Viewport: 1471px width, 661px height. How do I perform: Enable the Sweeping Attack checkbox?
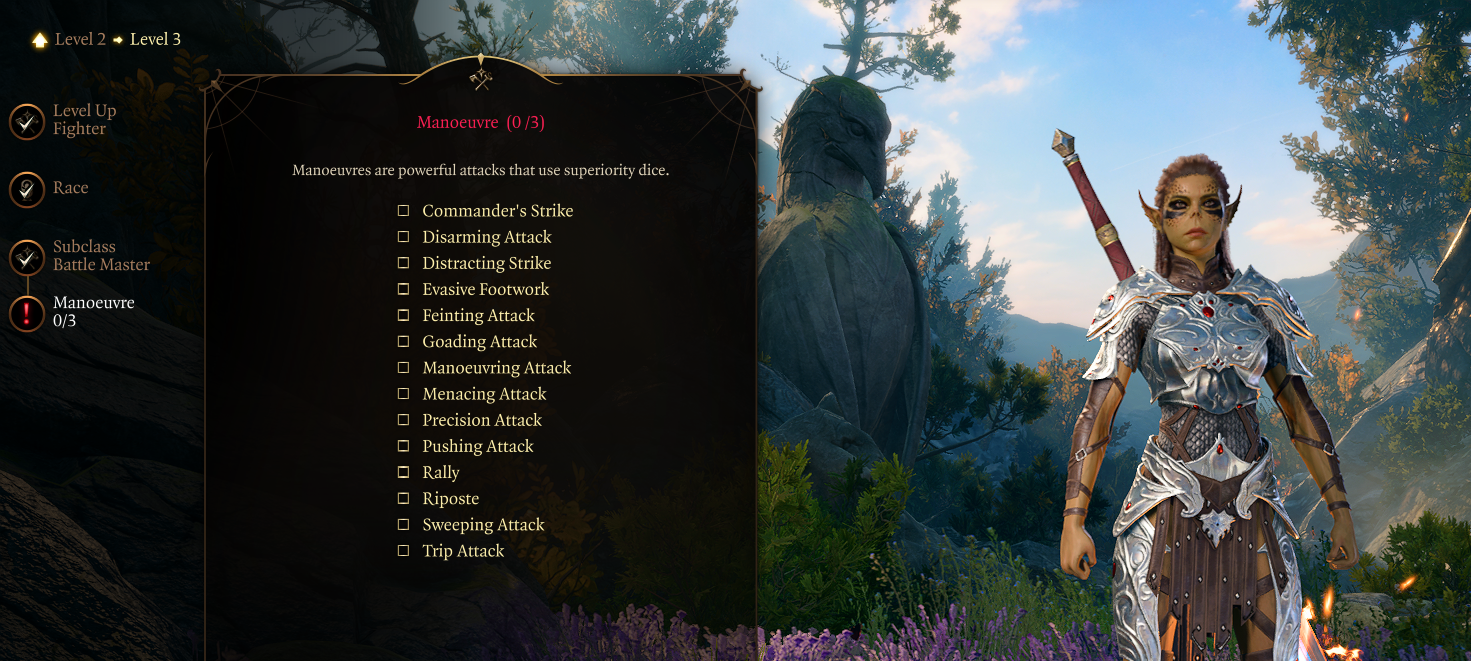(x=404, y=525)
